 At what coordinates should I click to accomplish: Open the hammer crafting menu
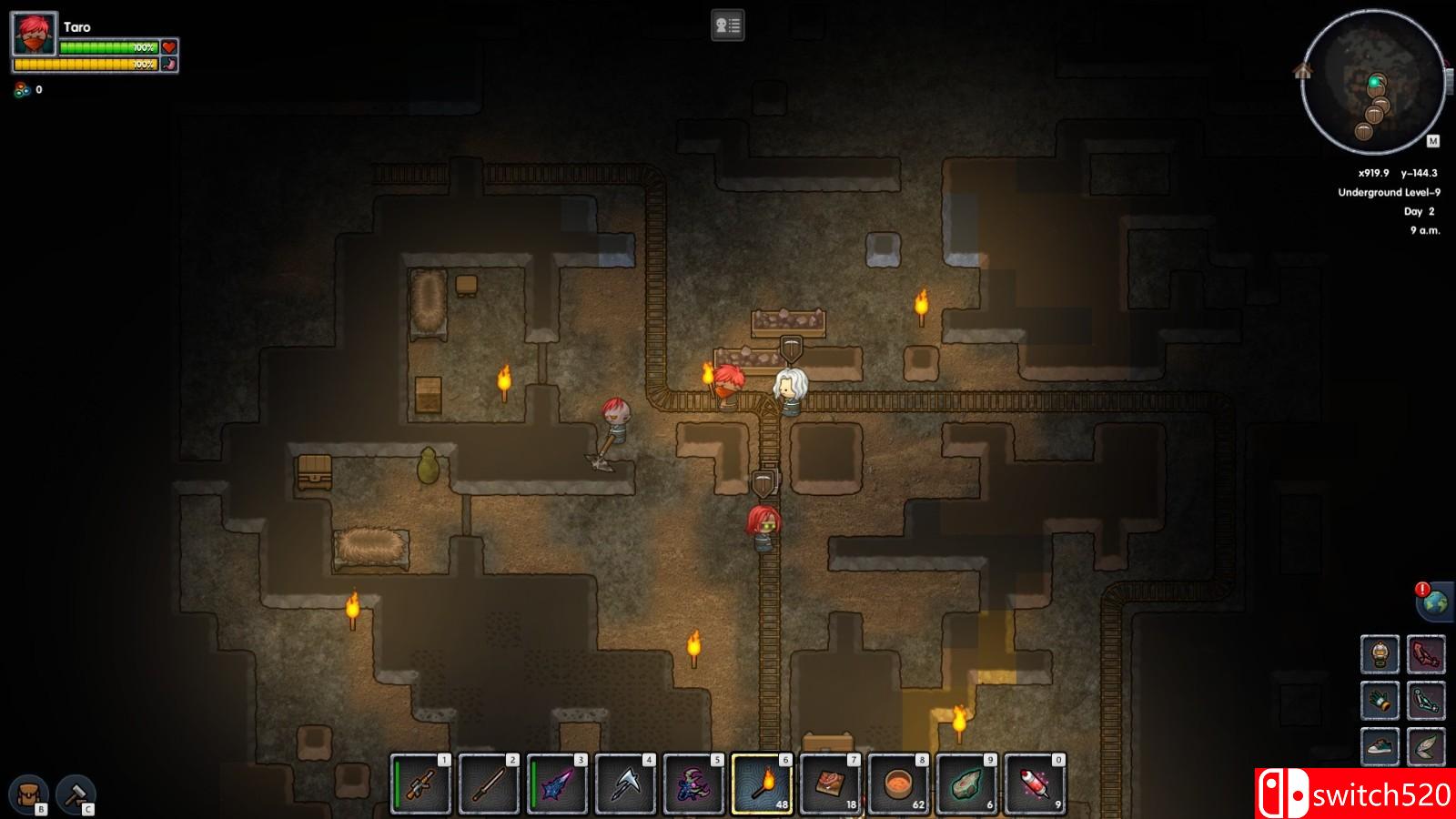point(76,794)
